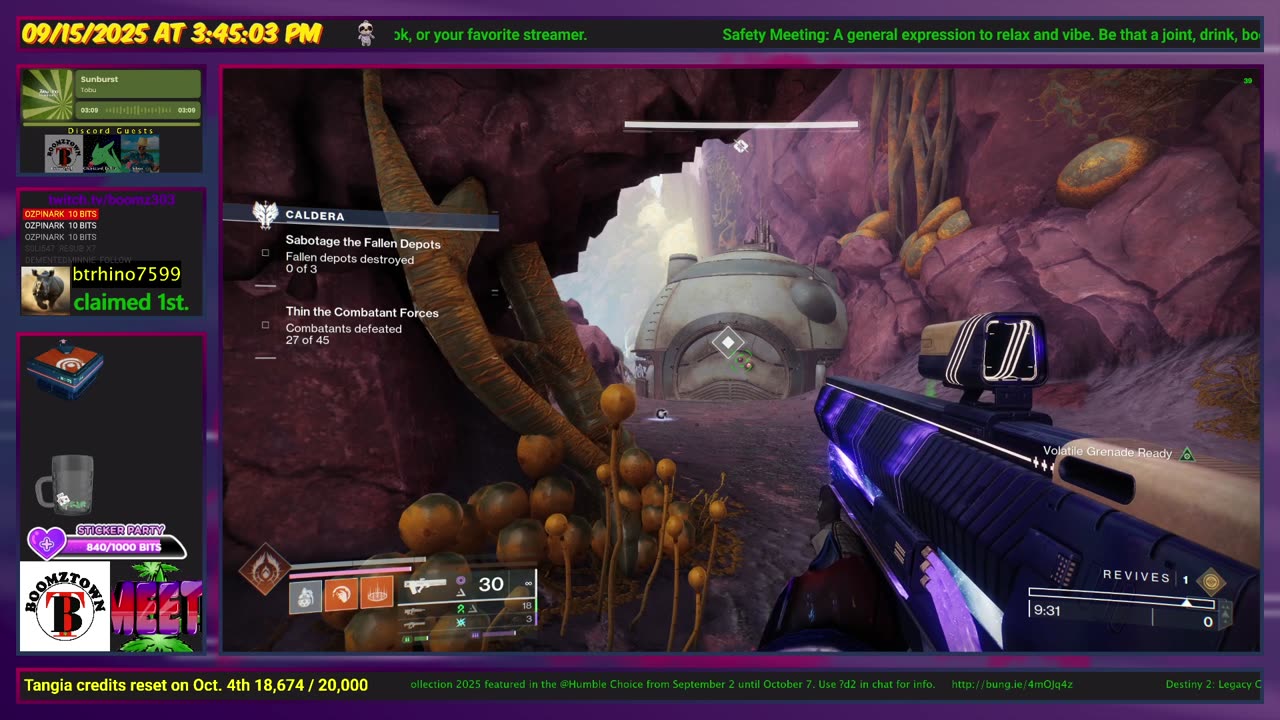Switch to the heavy weapon slot
Viewport: 1280px width, 720px height.
(414, 623)
